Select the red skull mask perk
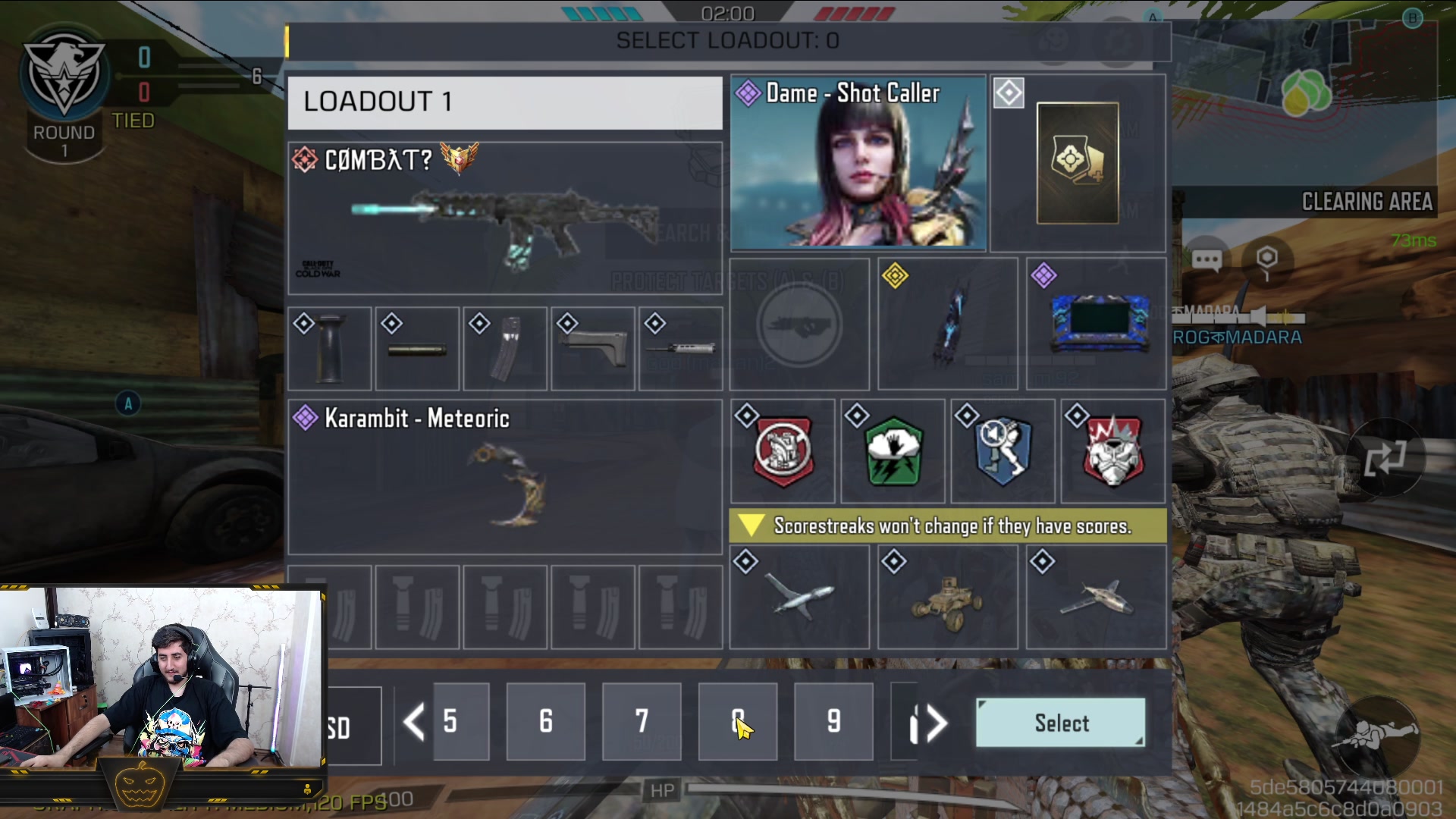1456x819 pixels. 1112,451
